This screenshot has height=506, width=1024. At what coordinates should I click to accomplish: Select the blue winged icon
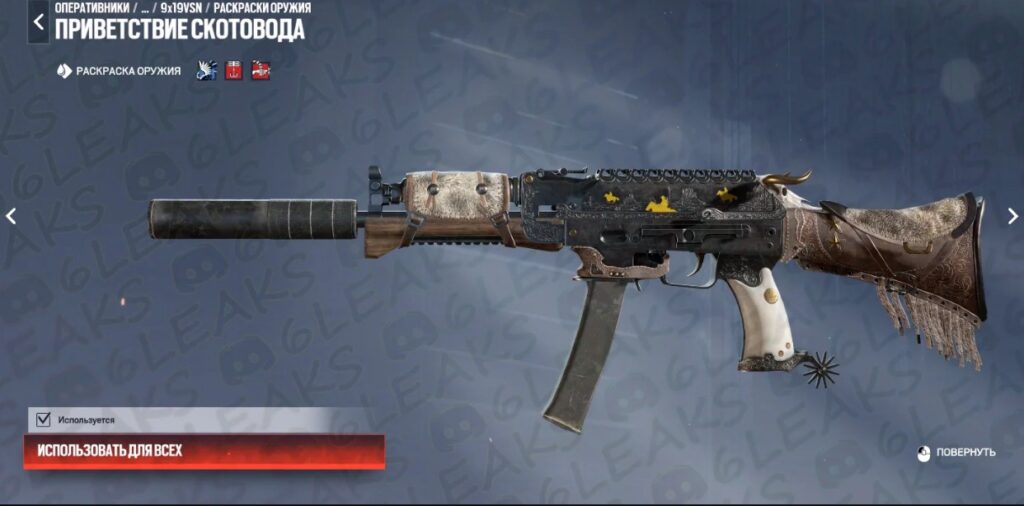(207, 71)
